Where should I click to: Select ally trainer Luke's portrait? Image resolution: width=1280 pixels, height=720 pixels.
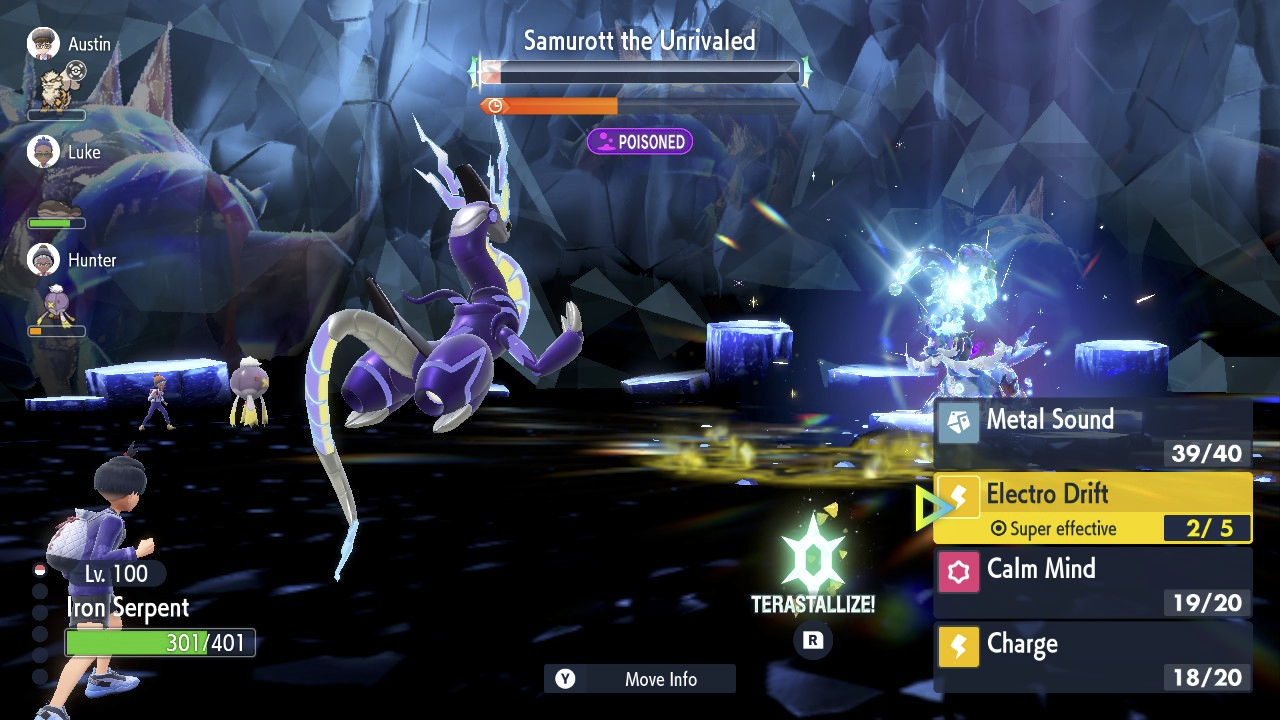click(43, 152)
